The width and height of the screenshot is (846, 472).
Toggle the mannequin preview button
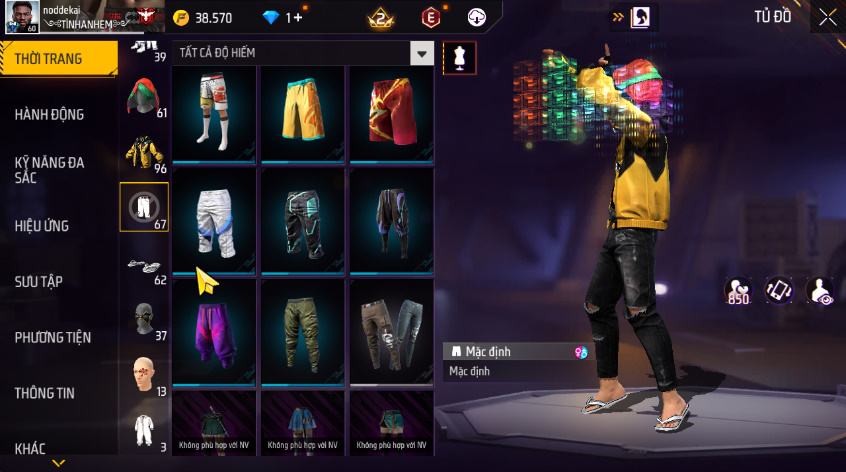coord(459,57)
